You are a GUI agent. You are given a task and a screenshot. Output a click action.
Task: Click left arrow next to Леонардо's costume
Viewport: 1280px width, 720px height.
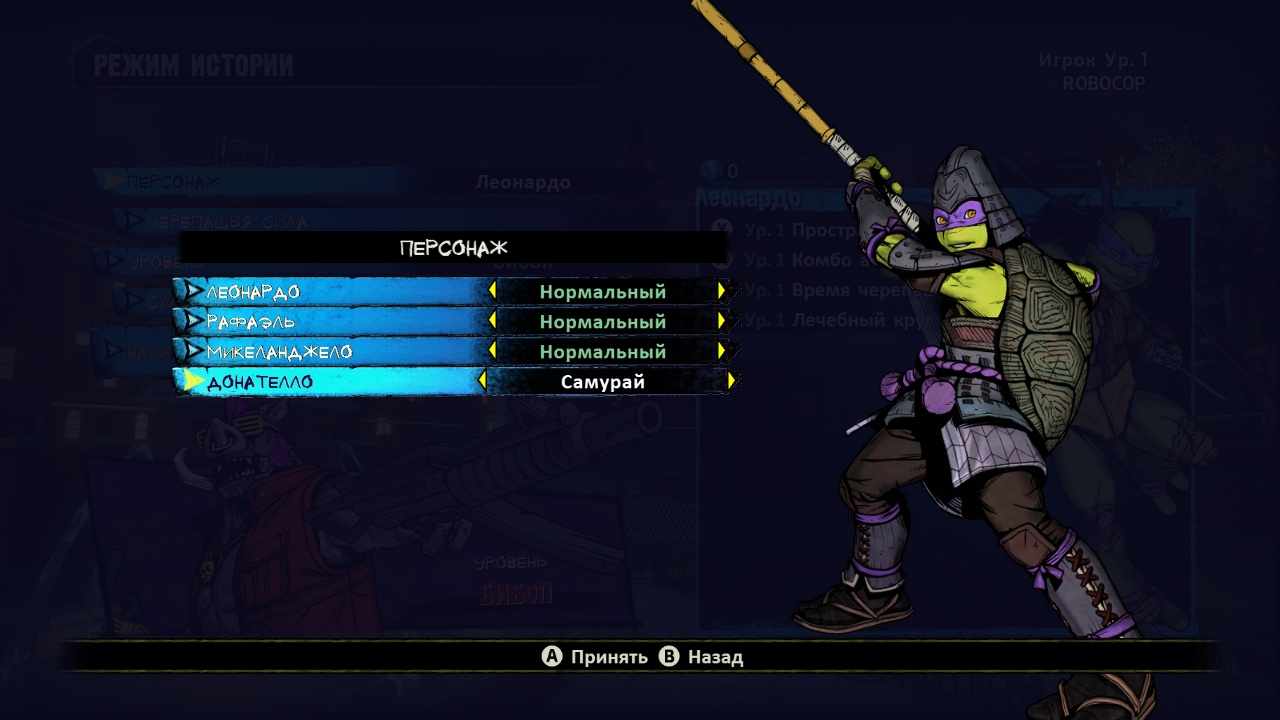(x=492, y=291)
